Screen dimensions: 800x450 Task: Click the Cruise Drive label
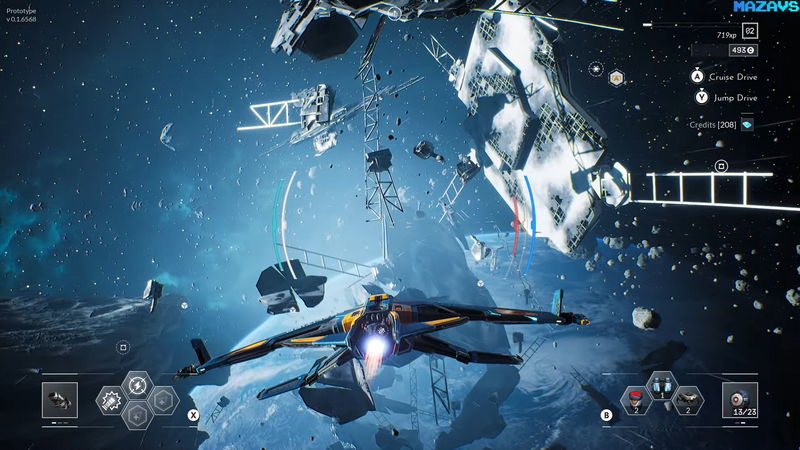point(733,76)
